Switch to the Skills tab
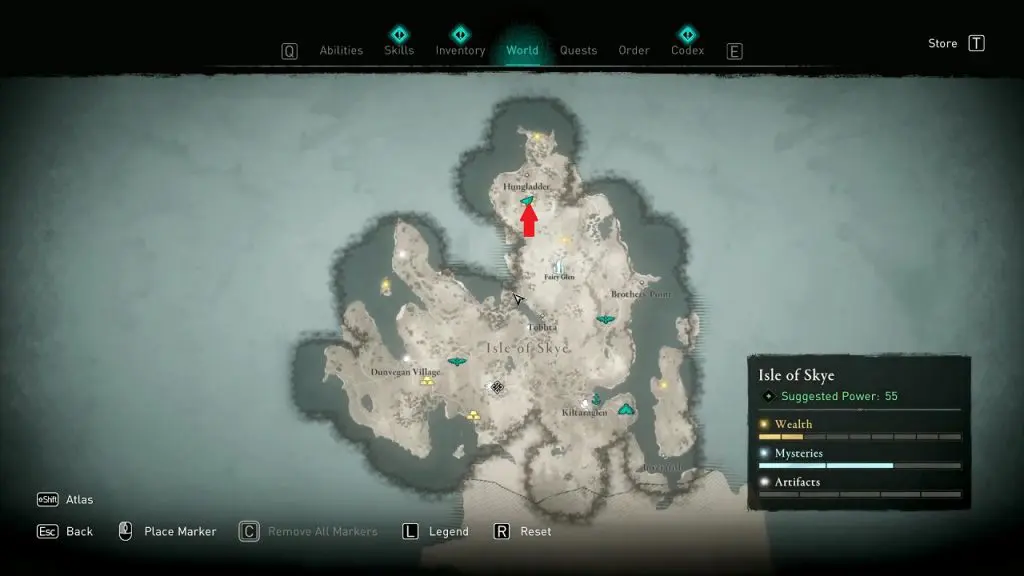 (x=399, y=51)
